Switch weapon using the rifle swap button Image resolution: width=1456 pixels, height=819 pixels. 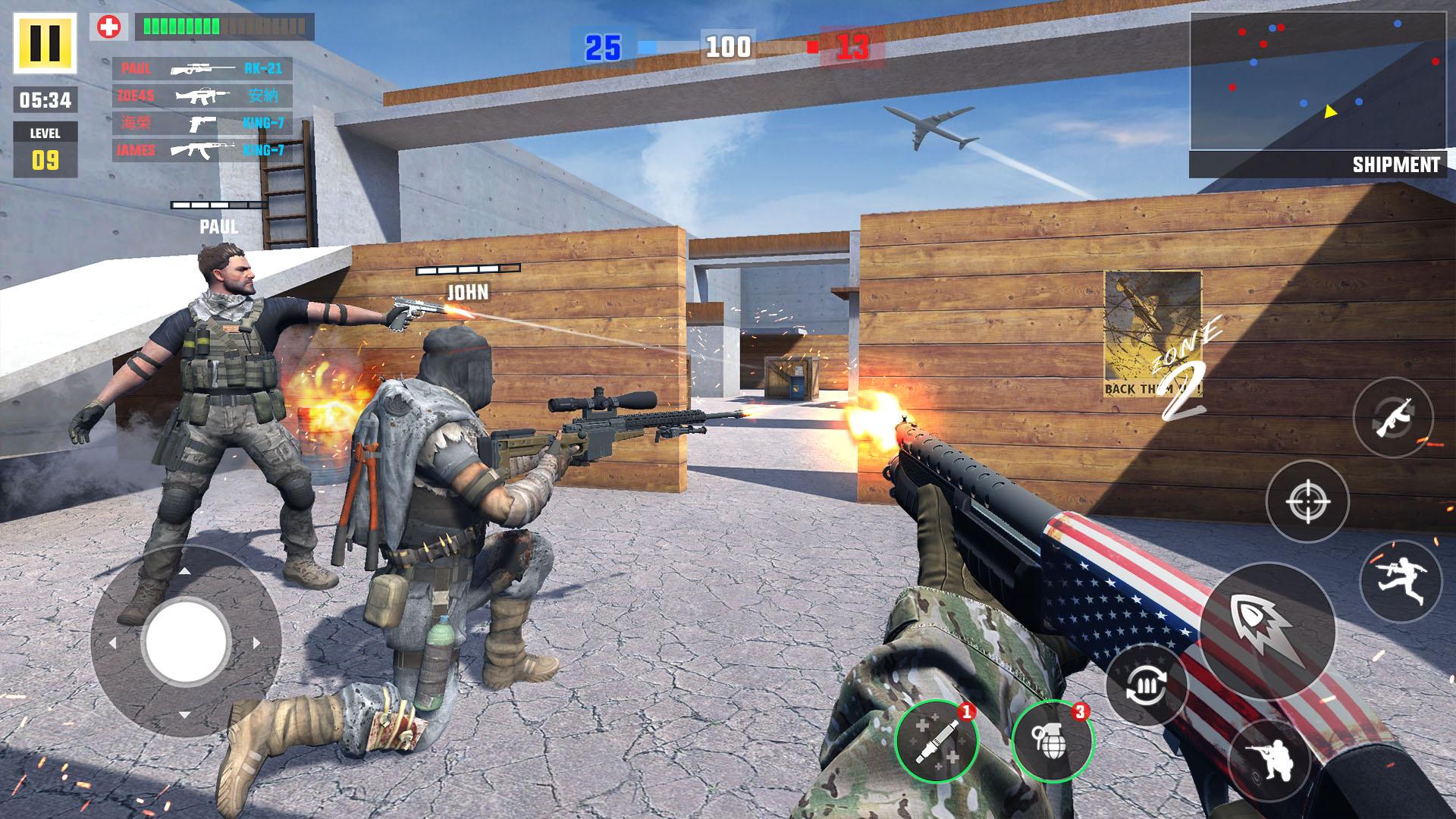click(x=1392, y=418)
